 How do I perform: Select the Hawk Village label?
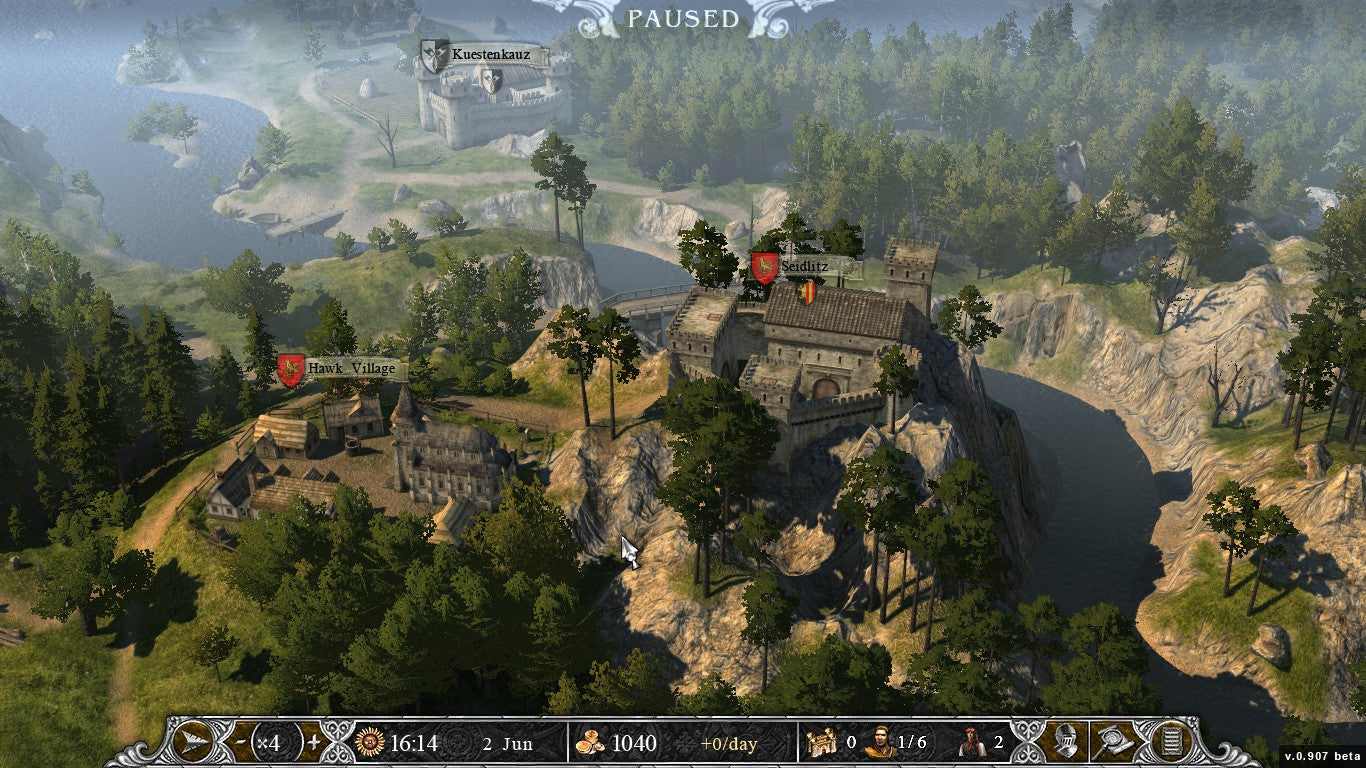(341, 369)
